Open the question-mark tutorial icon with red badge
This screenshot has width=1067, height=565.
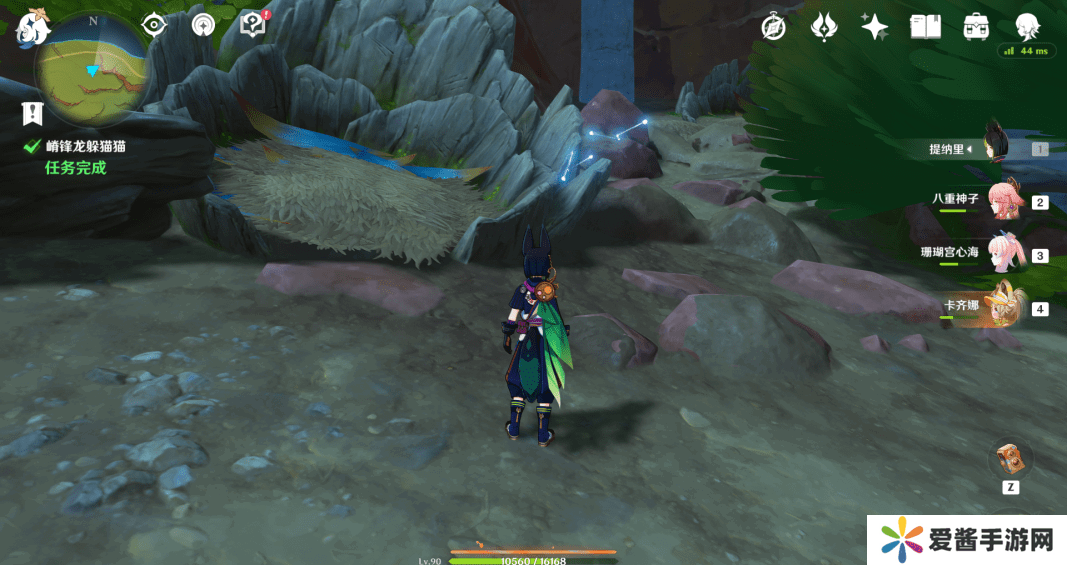click(254, 25)
